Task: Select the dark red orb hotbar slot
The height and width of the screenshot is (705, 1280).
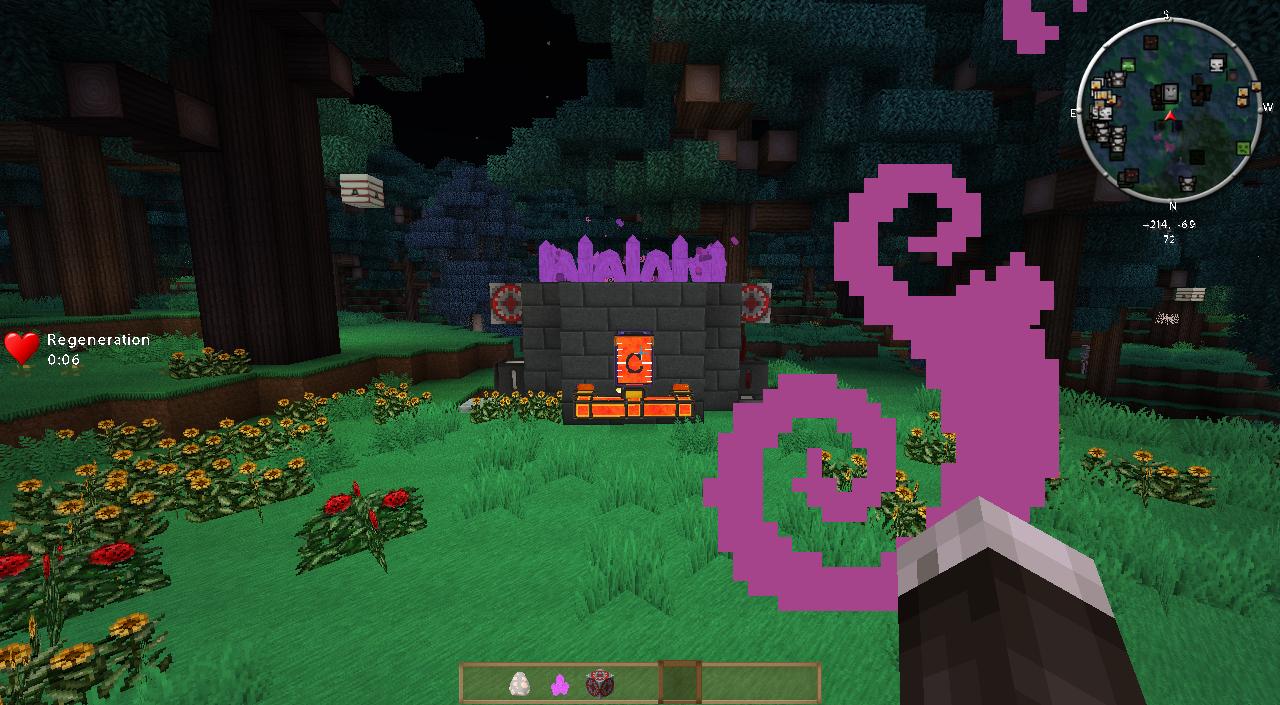Action: pyautogui.click(x=599, y=683)
